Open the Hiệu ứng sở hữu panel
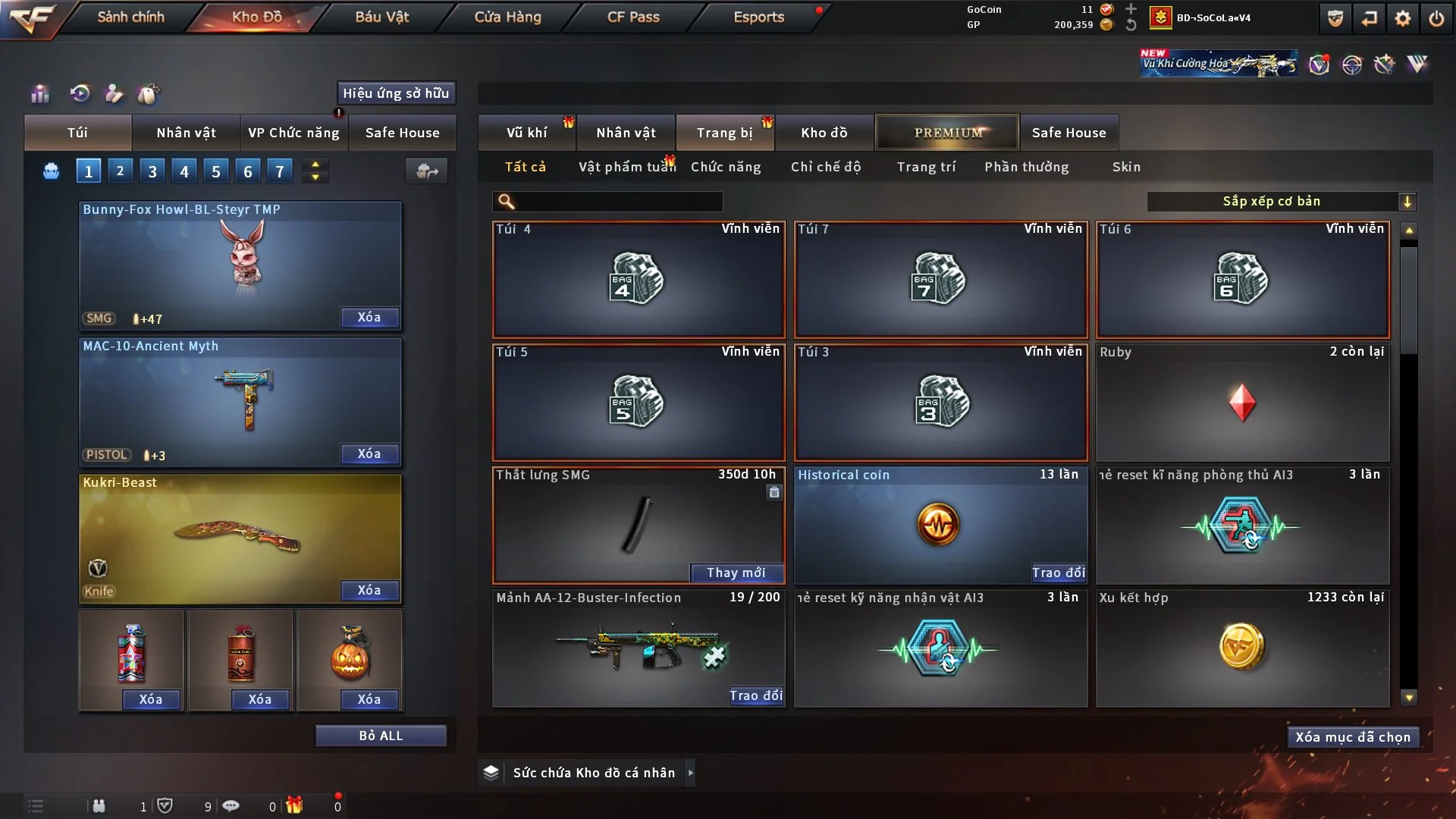 (x=396, y=93)
